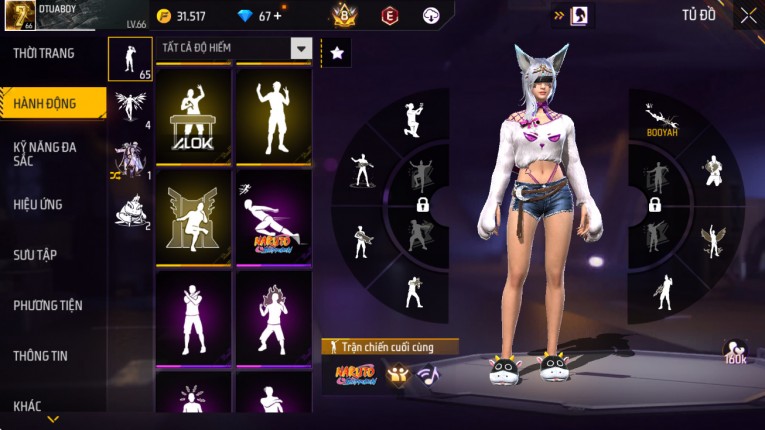The image size is (765, 430).
Task: Open the Tất Cả Độ Hiếm dropdown
Action: [x=234, y=48]
